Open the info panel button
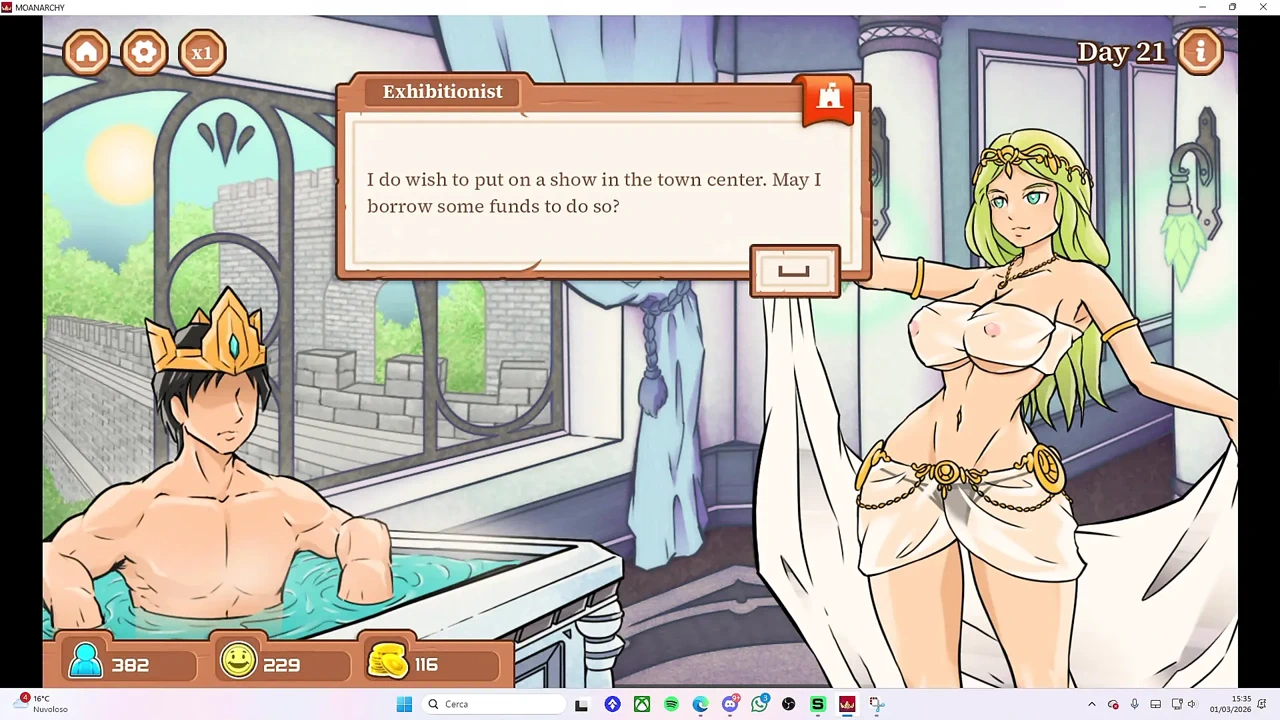Viewport: 1280px width, 720px height. (1200, 51)
